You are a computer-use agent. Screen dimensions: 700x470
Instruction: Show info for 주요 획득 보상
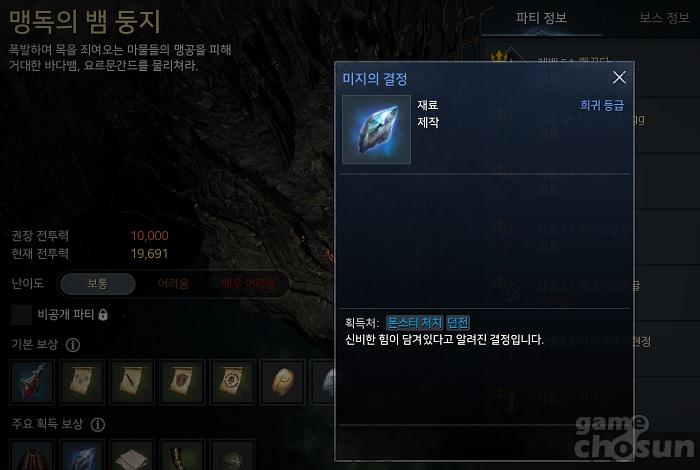point(97,424)
